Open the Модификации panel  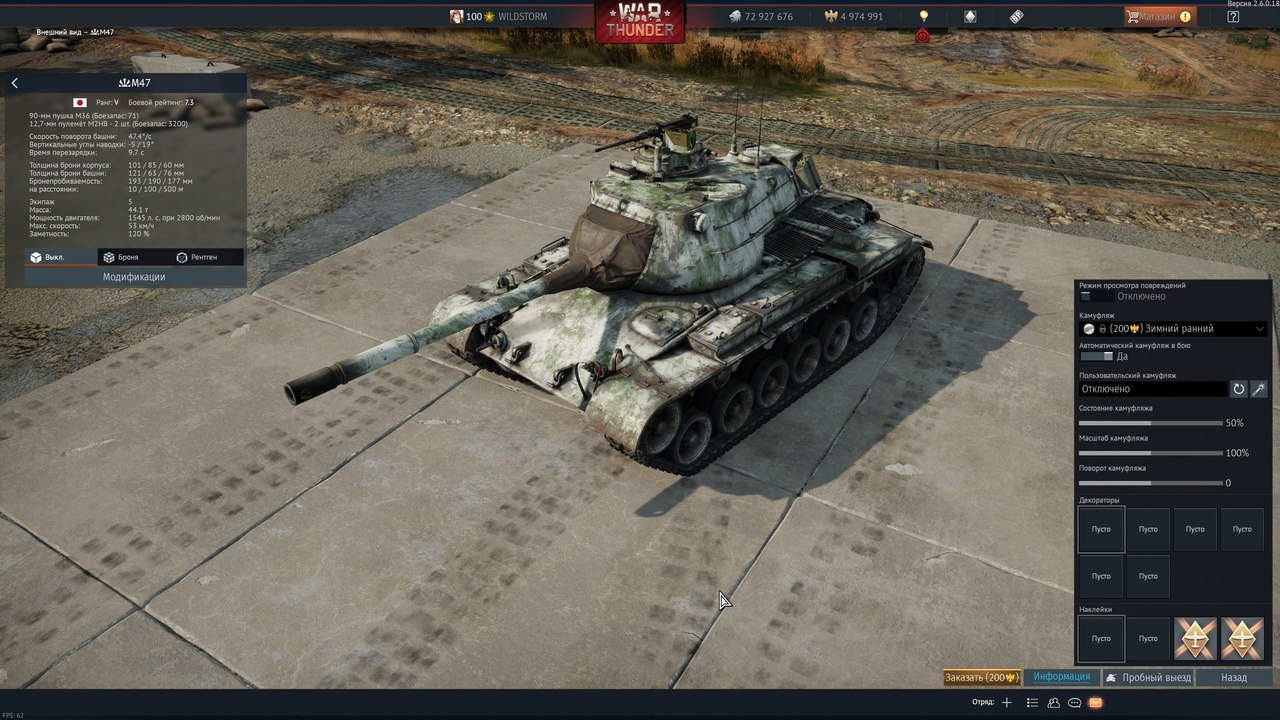134,277
